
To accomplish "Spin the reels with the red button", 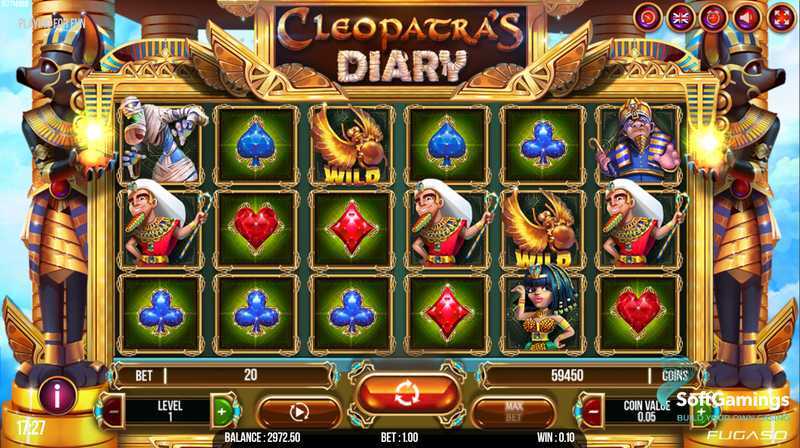I will [407, 393].
